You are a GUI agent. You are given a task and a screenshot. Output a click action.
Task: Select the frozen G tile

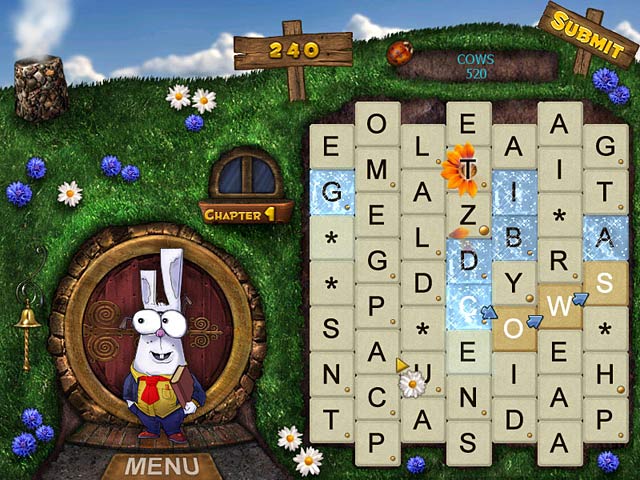click(331, 191)
